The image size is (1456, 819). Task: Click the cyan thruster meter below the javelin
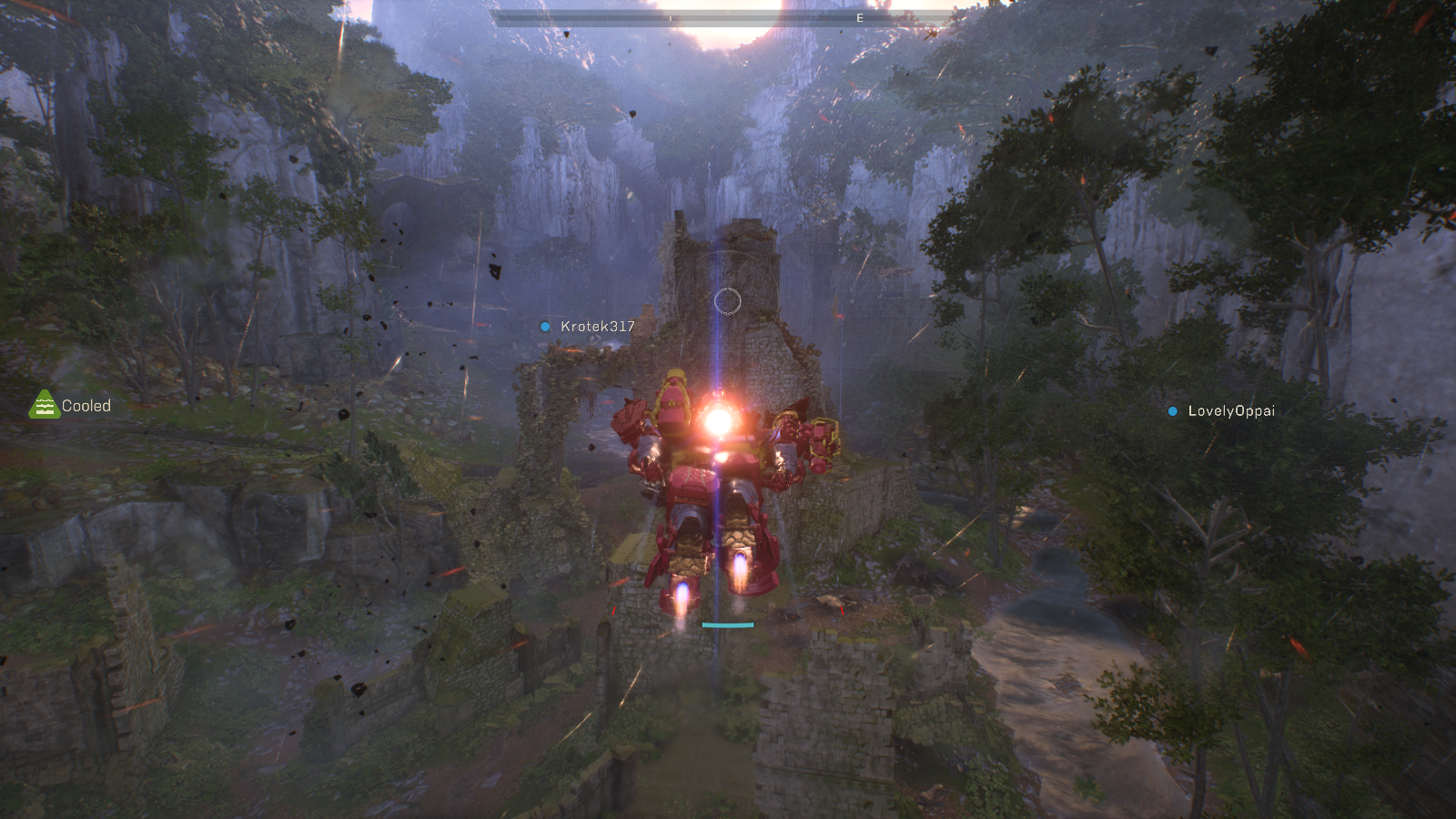click(x=726, y=625)
